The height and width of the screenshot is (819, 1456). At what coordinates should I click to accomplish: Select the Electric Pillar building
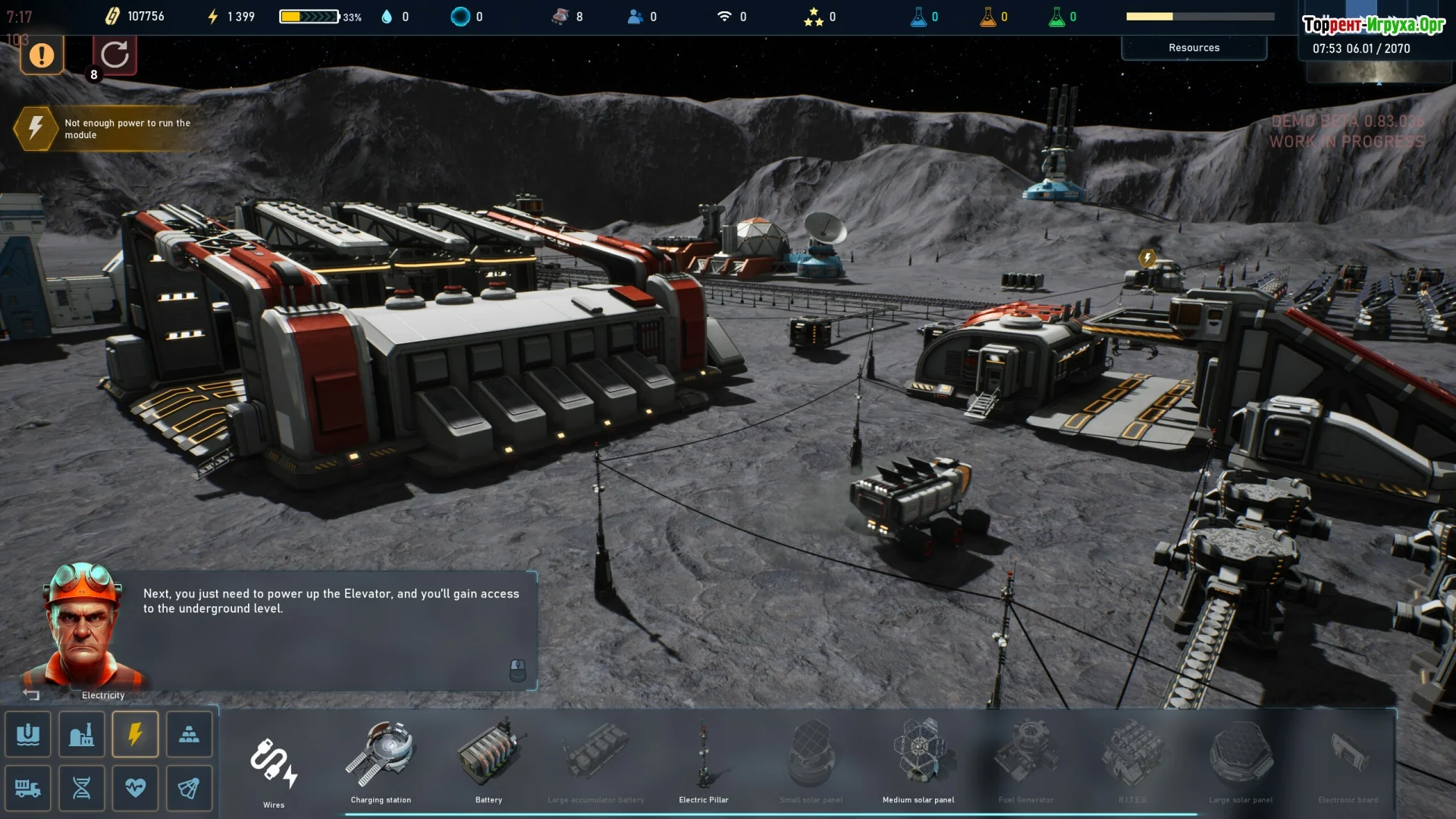click(x=704, y=758)
